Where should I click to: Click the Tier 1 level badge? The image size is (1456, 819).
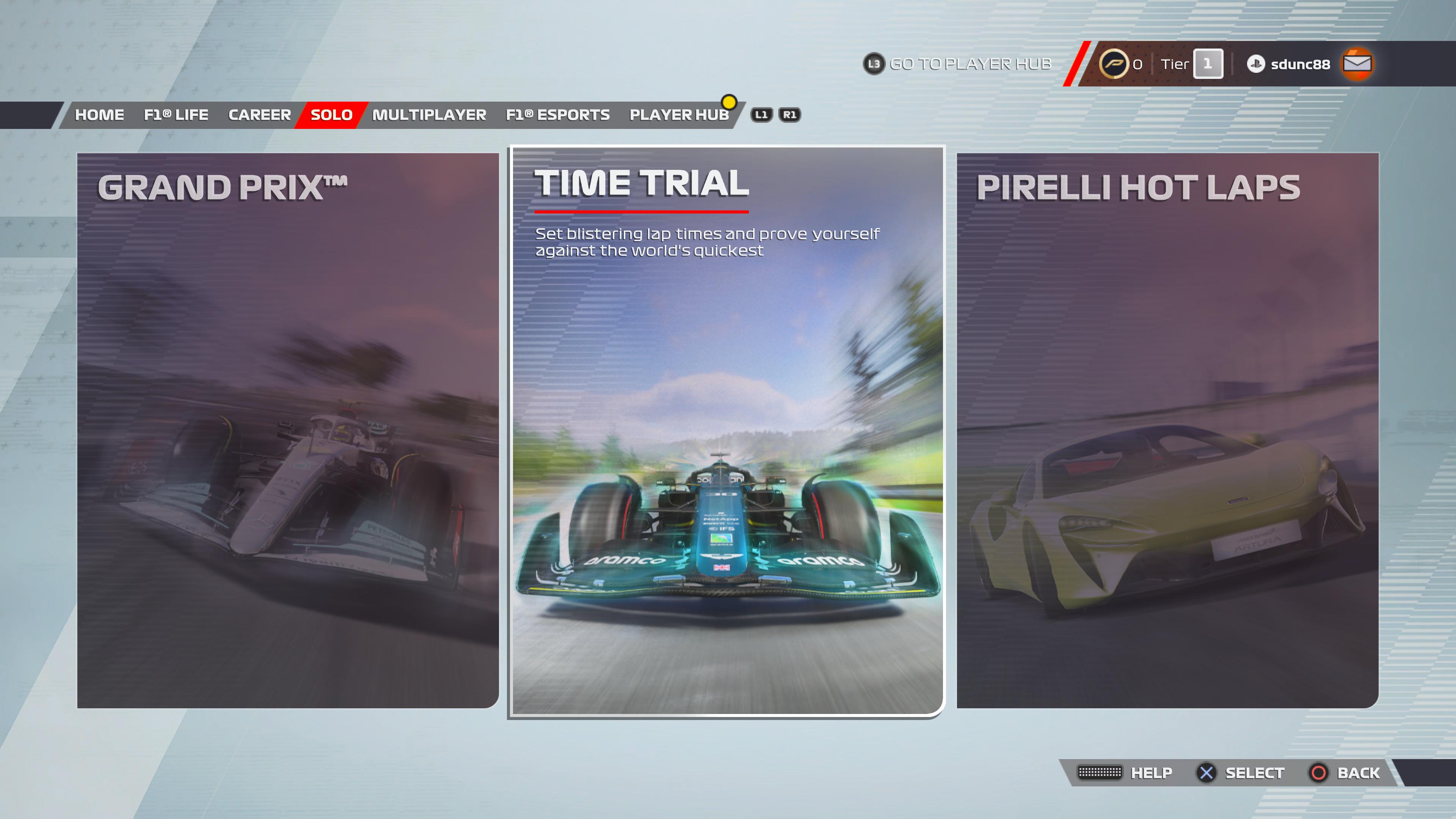point(1207,64)
